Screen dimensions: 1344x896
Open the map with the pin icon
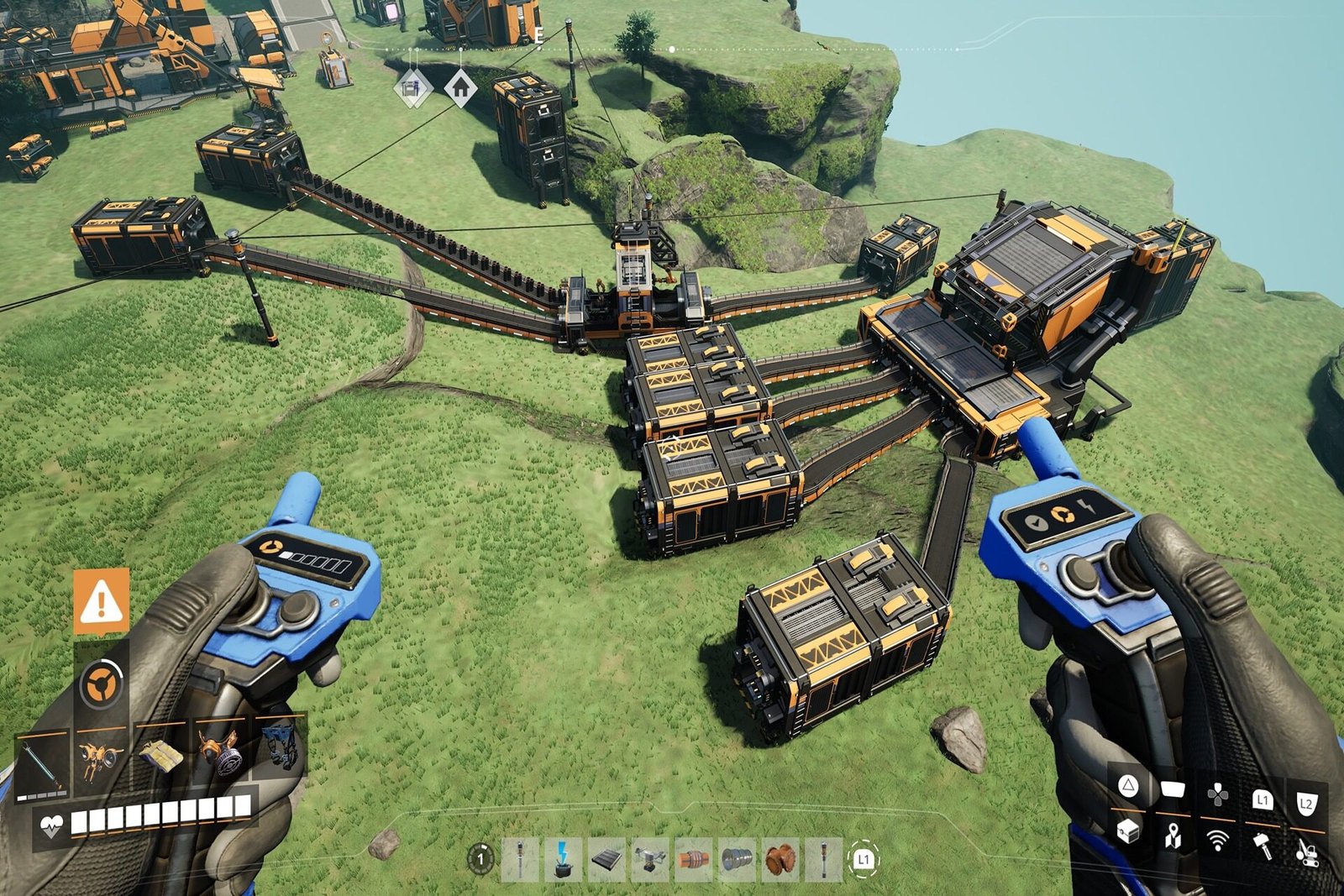pos(1173,836)
